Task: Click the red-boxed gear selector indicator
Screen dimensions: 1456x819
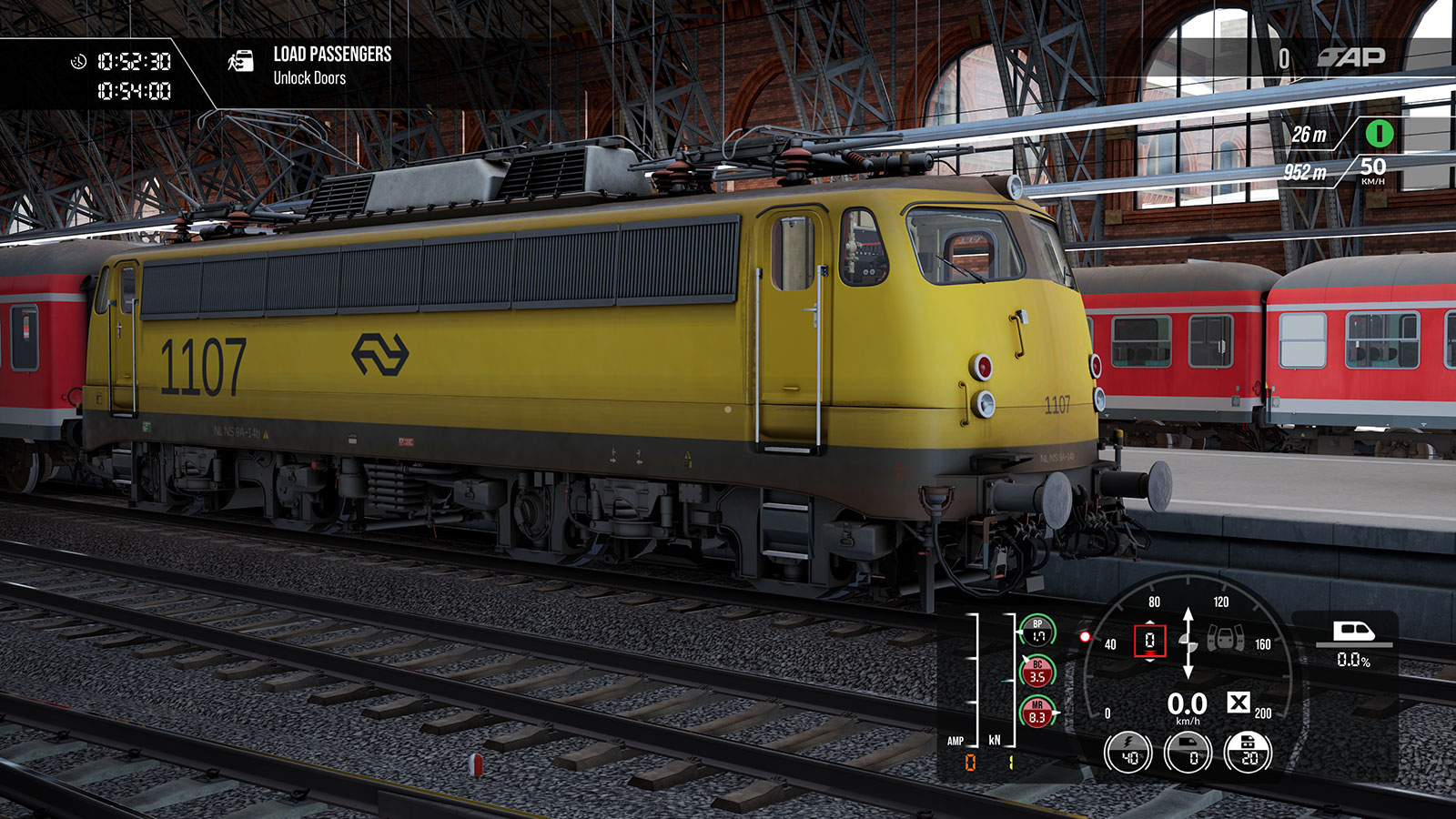Action: tap(1149, 641)
